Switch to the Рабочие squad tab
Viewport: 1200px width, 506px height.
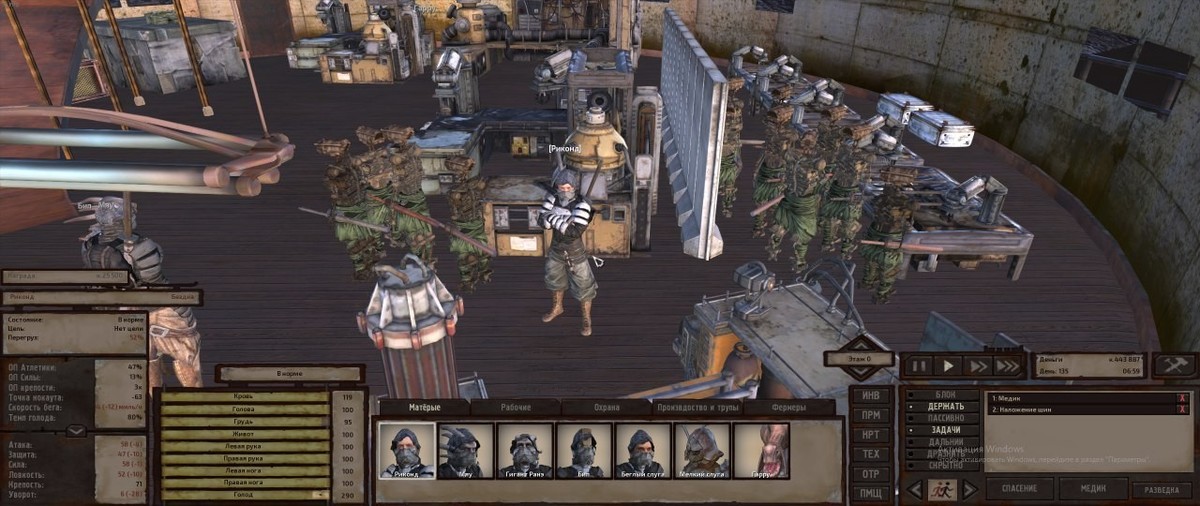pos(515,408)
